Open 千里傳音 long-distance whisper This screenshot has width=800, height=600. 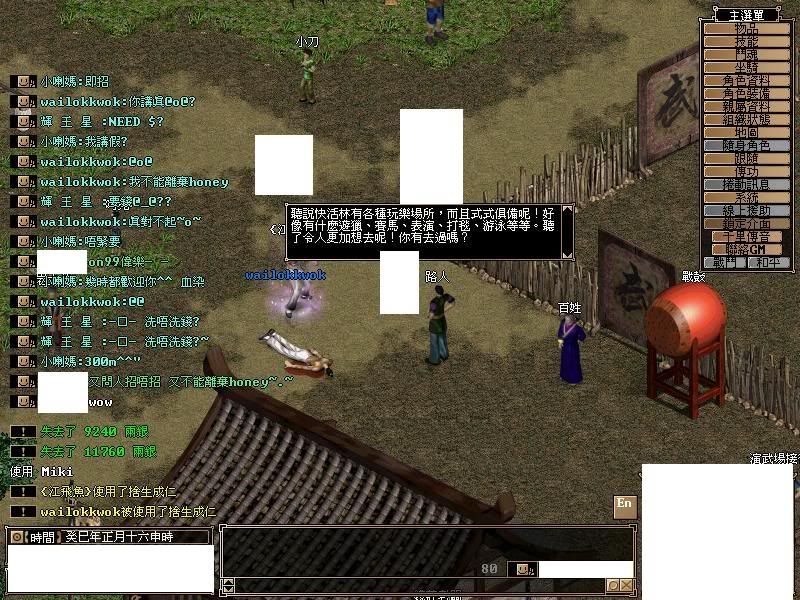(746, 236)
